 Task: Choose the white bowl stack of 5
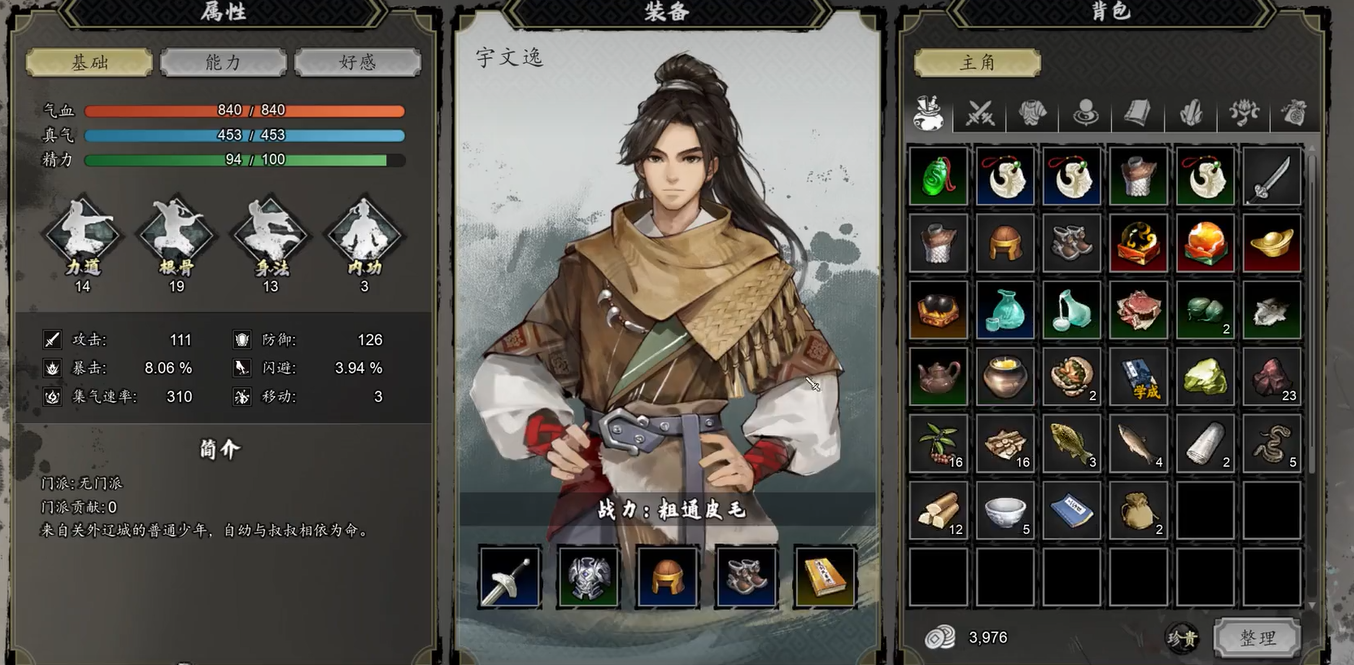coord(1005,510)
